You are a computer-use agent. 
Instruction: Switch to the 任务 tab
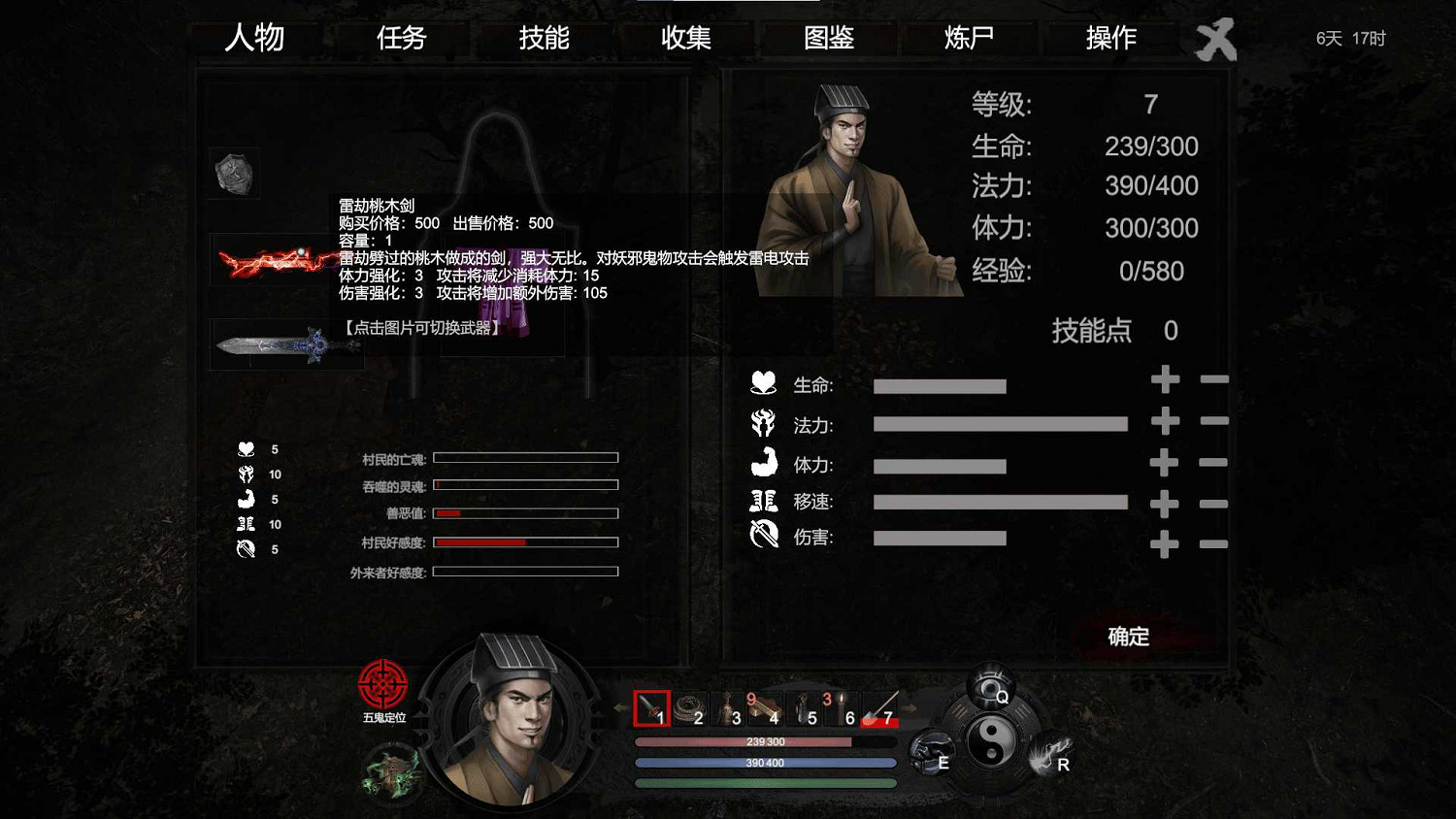[401, 38]
